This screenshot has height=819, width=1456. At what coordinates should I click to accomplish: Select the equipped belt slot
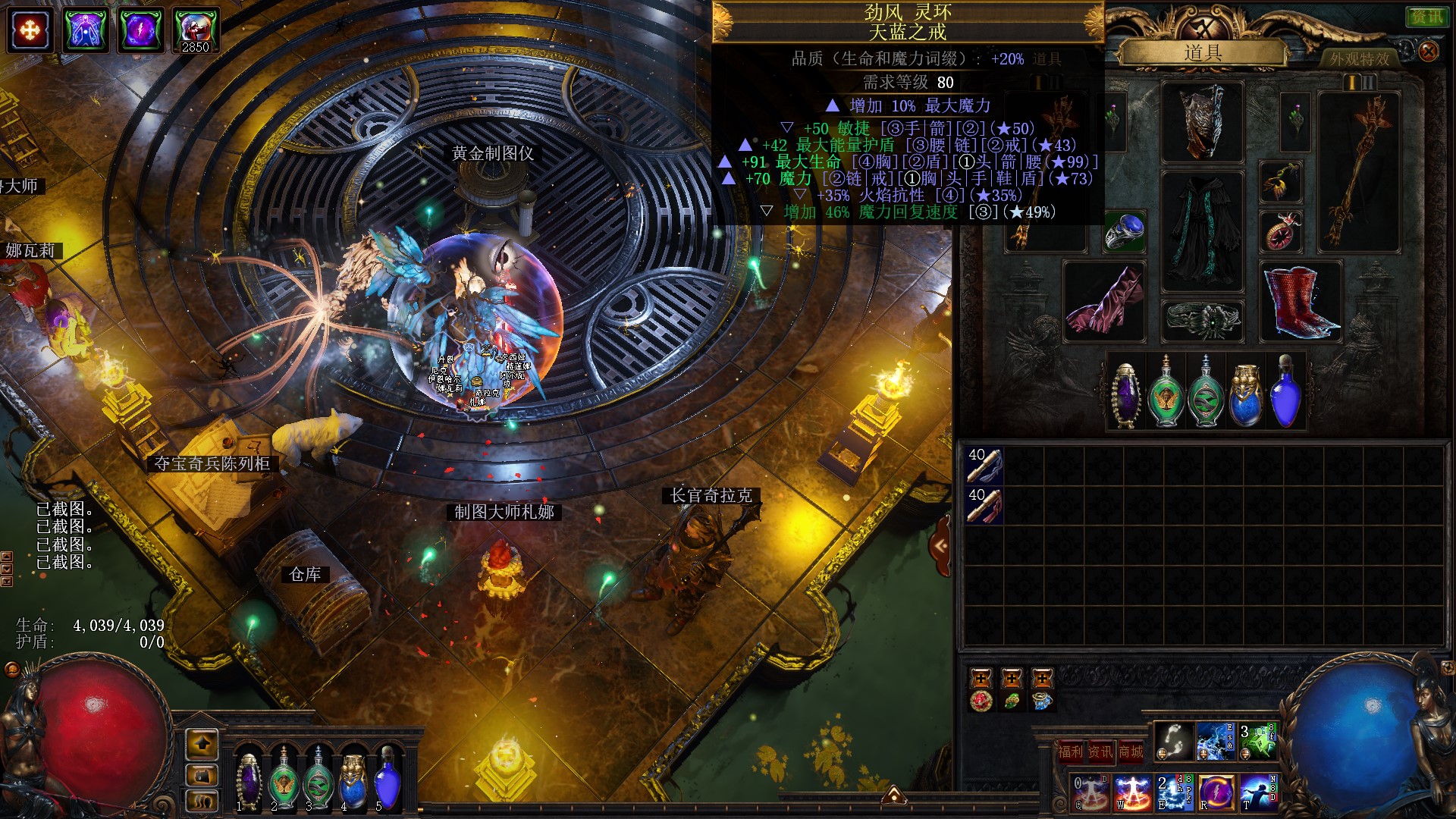point(1203,320)
